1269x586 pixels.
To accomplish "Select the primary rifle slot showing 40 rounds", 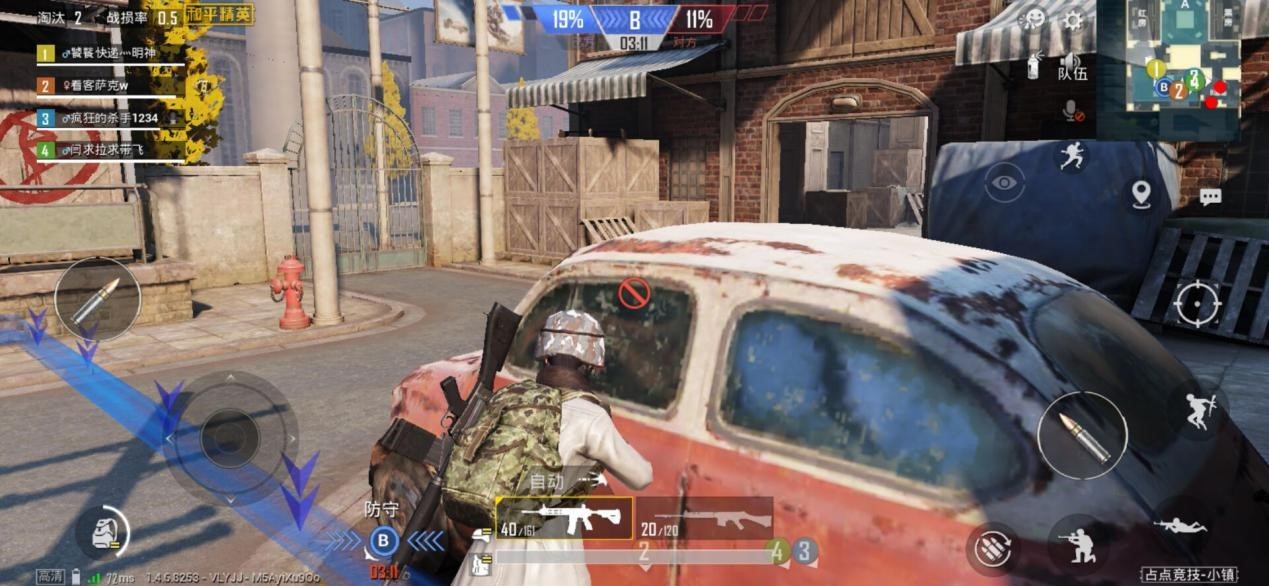I will (x=564, y=517).
